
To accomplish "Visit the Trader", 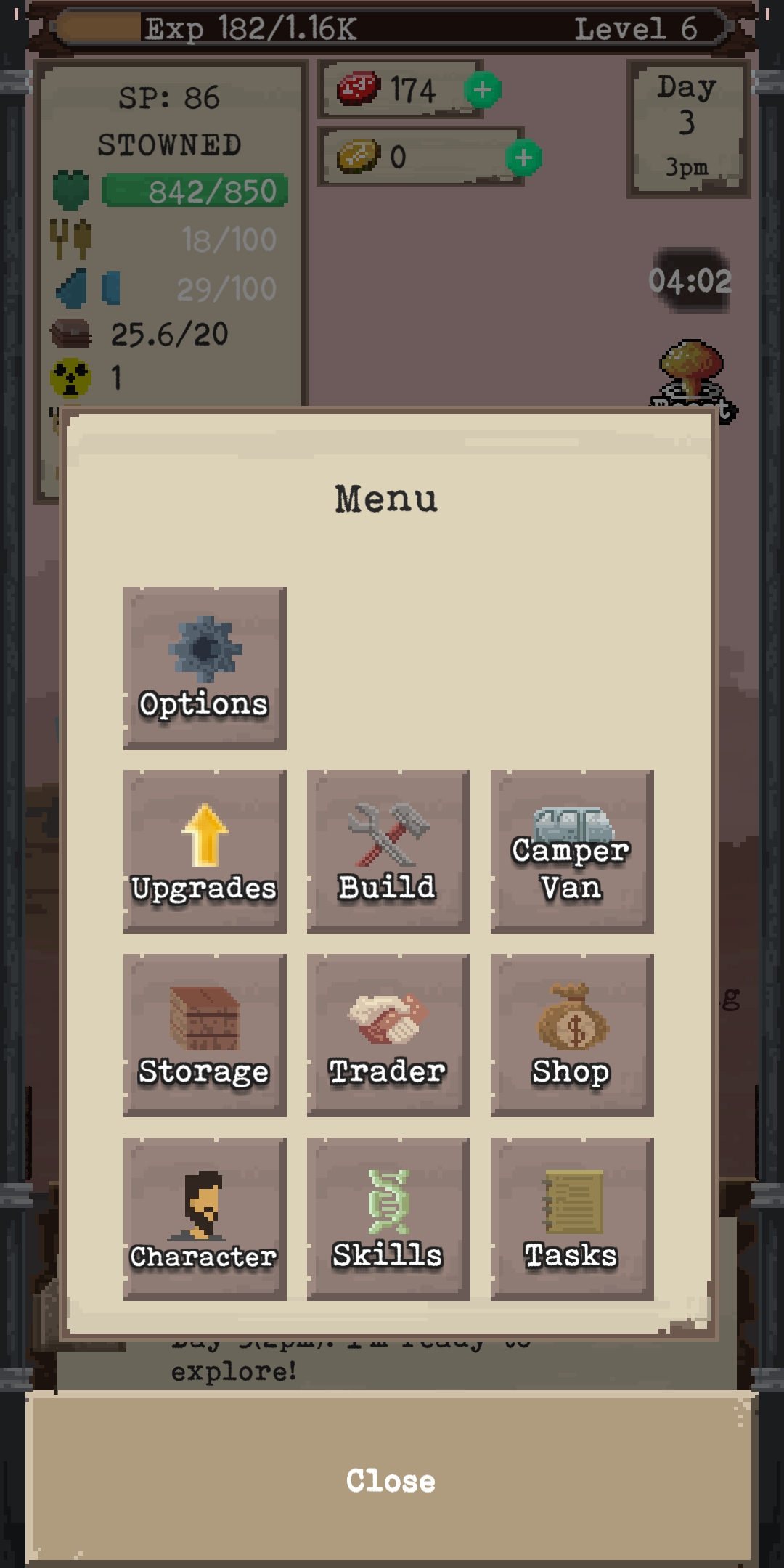I will pos(388,1035).
